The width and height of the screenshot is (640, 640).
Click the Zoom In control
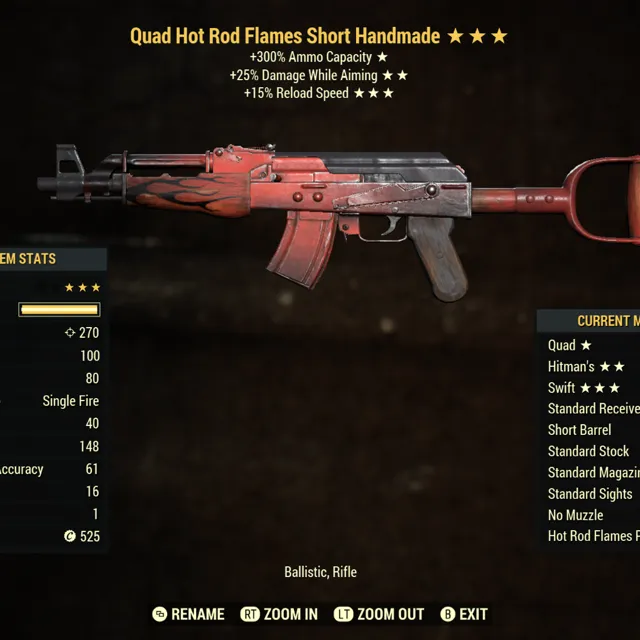point(280,614)
